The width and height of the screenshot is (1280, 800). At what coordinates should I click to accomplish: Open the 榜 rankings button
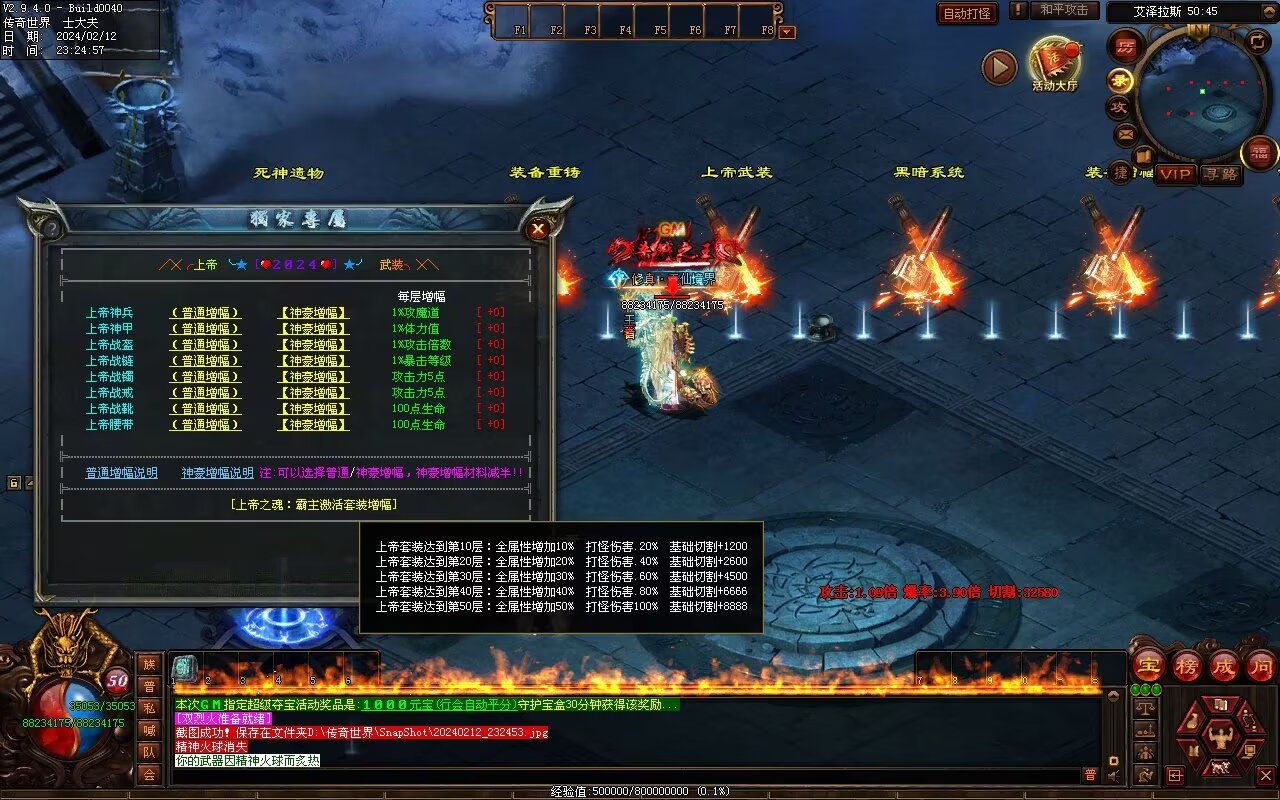pos(1187,665)
